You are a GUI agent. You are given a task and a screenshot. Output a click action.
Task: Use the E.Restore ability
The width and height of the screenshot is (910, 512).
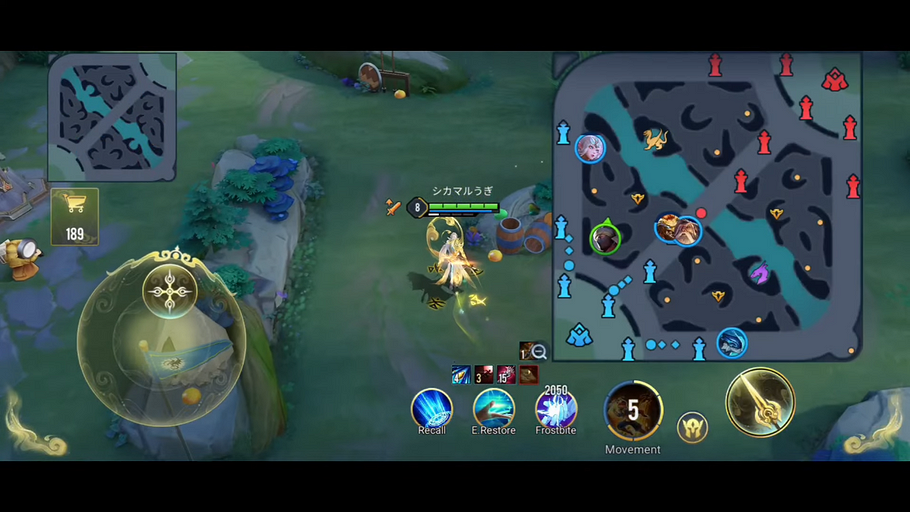[x=493, y=409]
